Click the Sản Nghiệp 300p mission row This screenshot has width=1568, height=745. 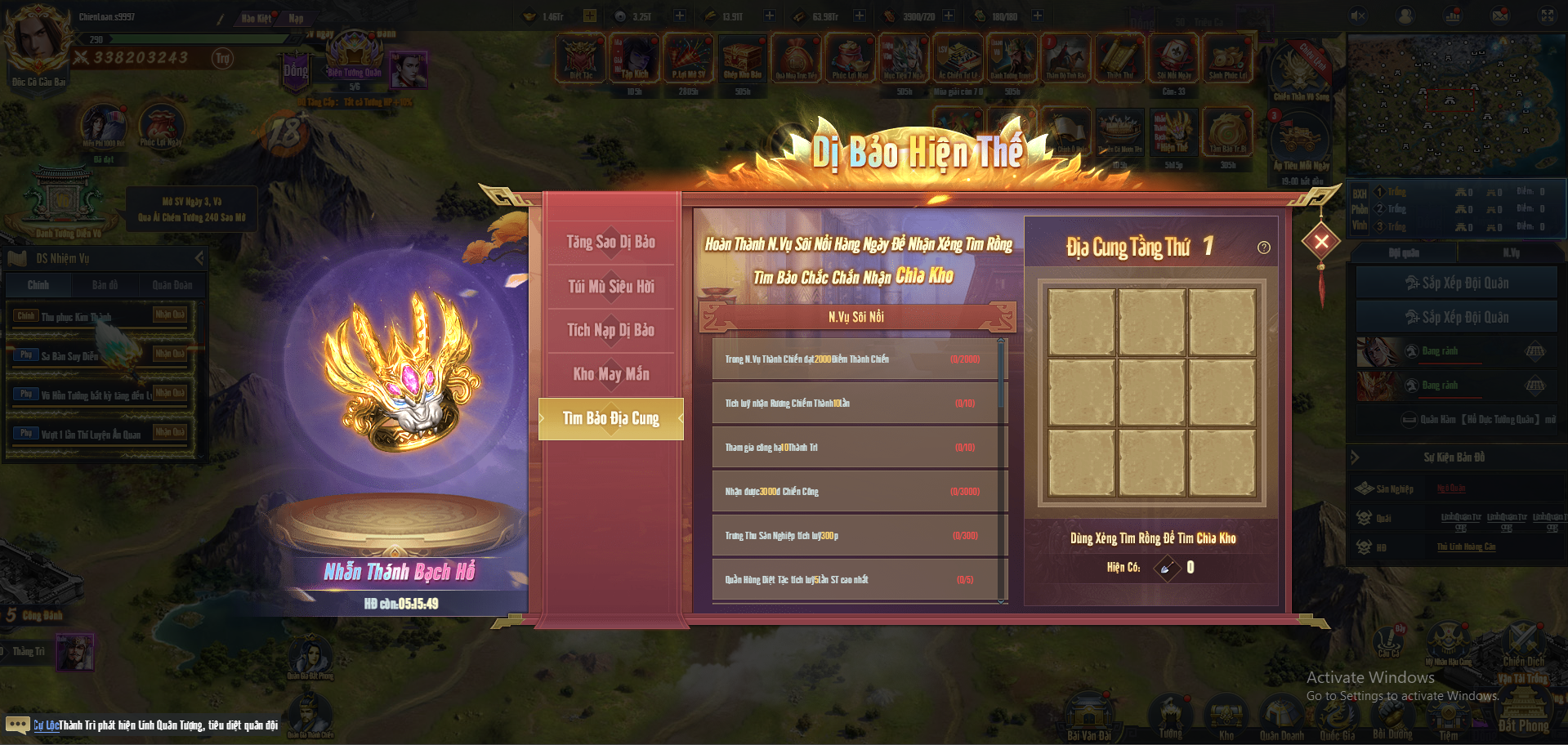coord(855,536)
